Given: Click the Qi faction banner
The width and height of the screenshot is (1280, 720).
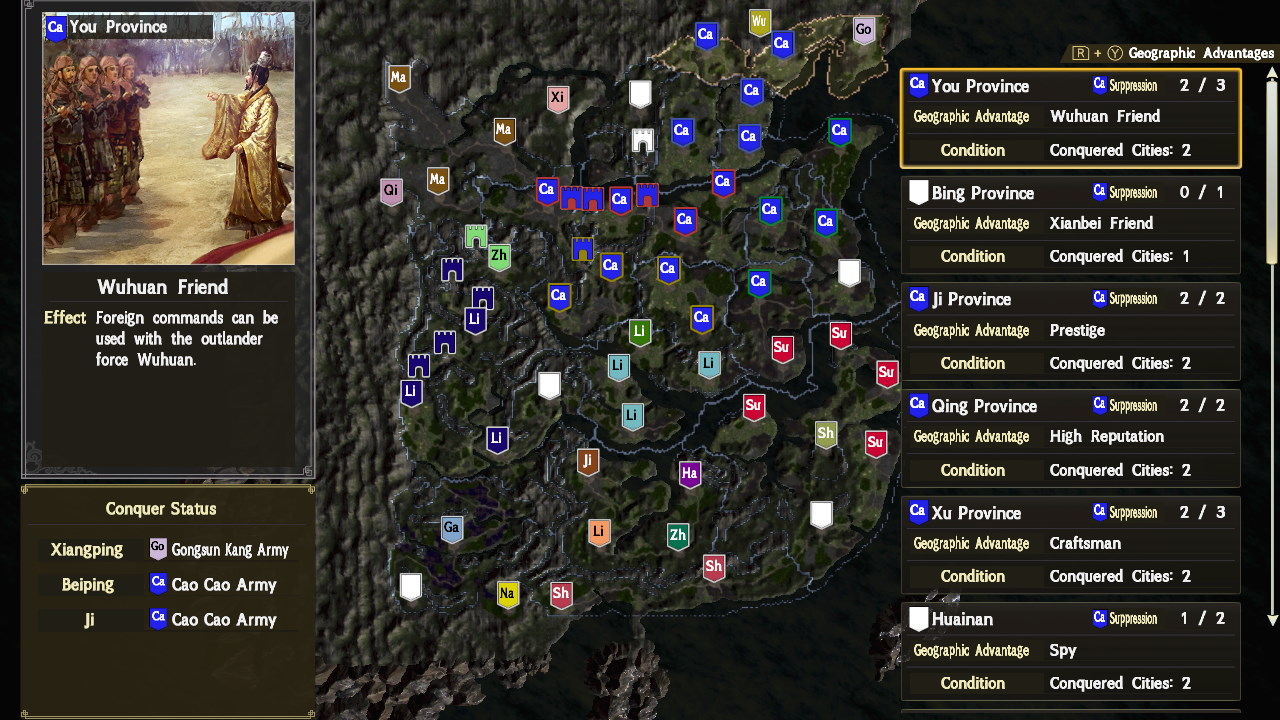Looking at the screenshot, I should pyautogui.click(x=390, y=189).
